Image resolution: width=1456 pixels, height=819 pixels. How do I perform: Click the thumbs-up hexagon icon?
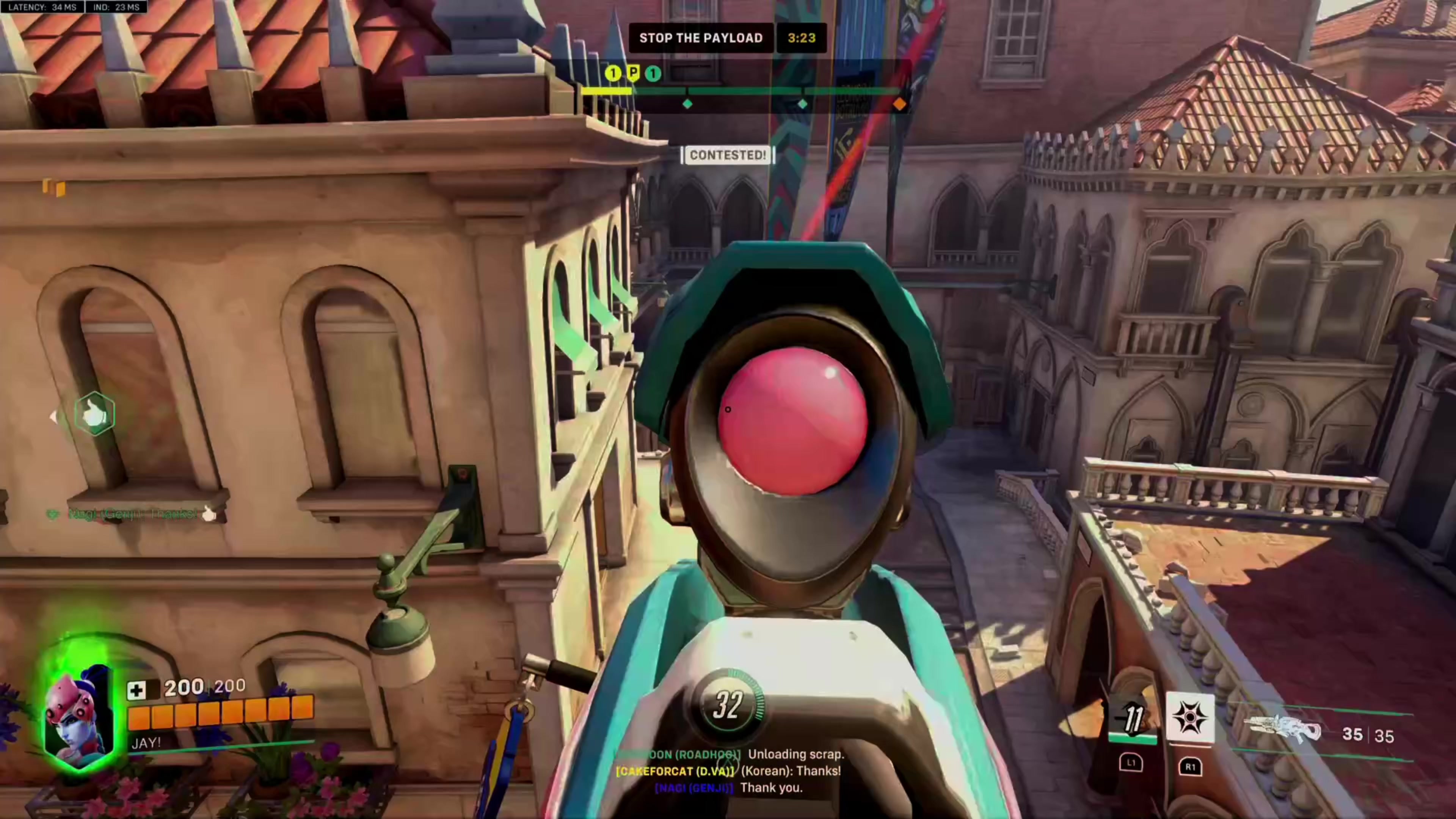point(94,414)
